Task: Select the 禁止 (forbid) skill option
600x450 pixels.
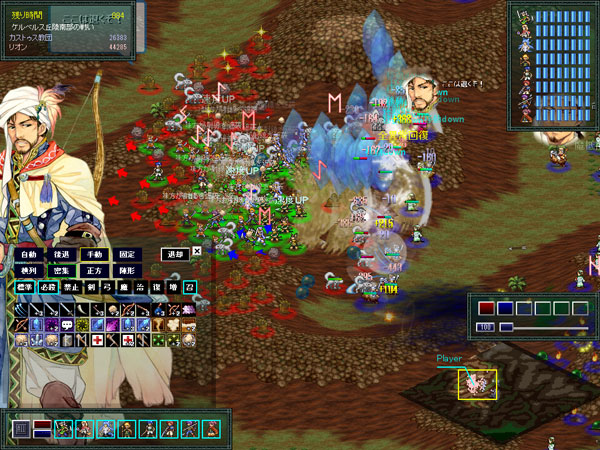Action: (70, 287)
